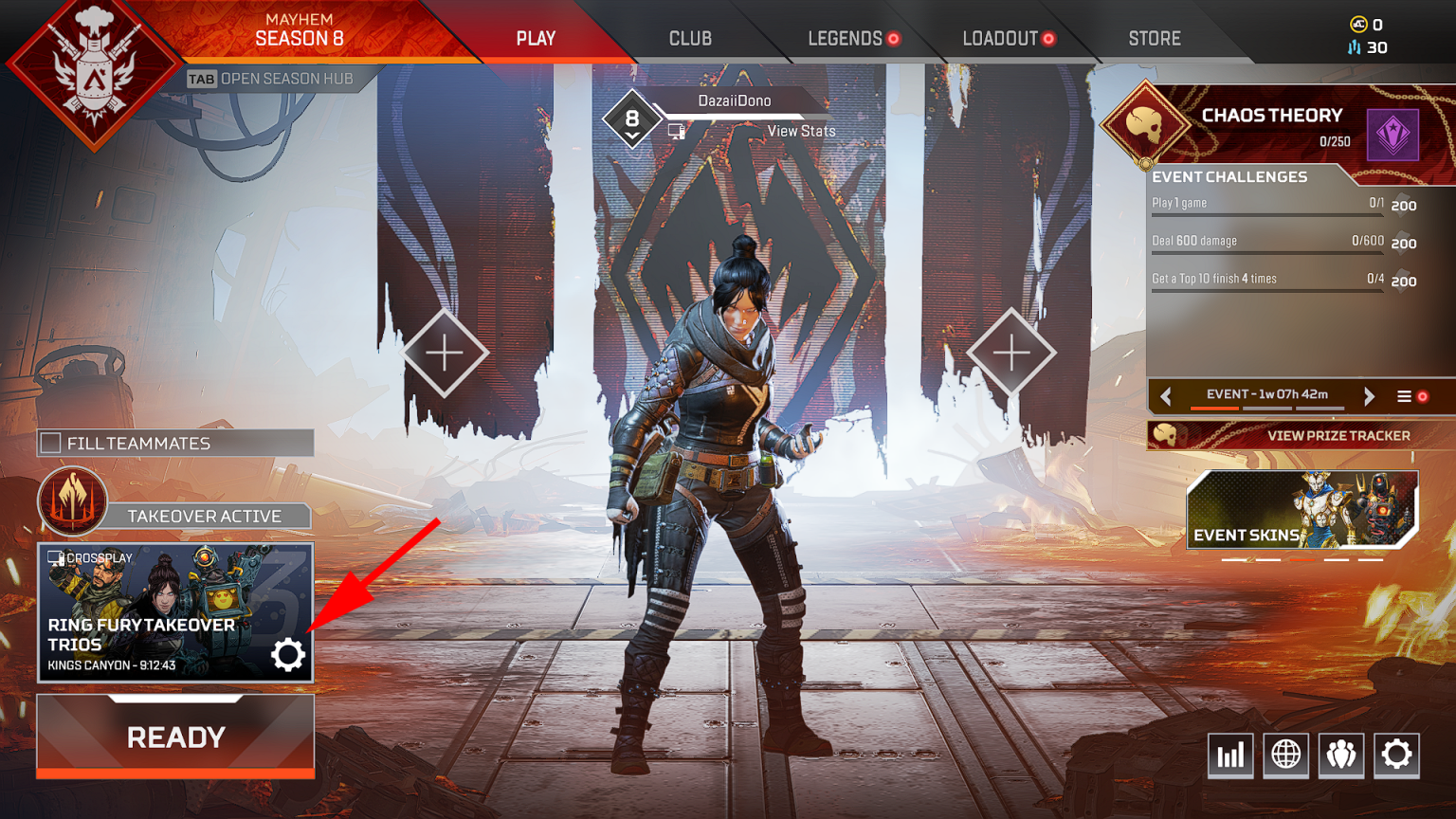The width and height of the screenshot is (1456, 819).
Task: Open the main settings gear icon
Action: click(1395, 755)
